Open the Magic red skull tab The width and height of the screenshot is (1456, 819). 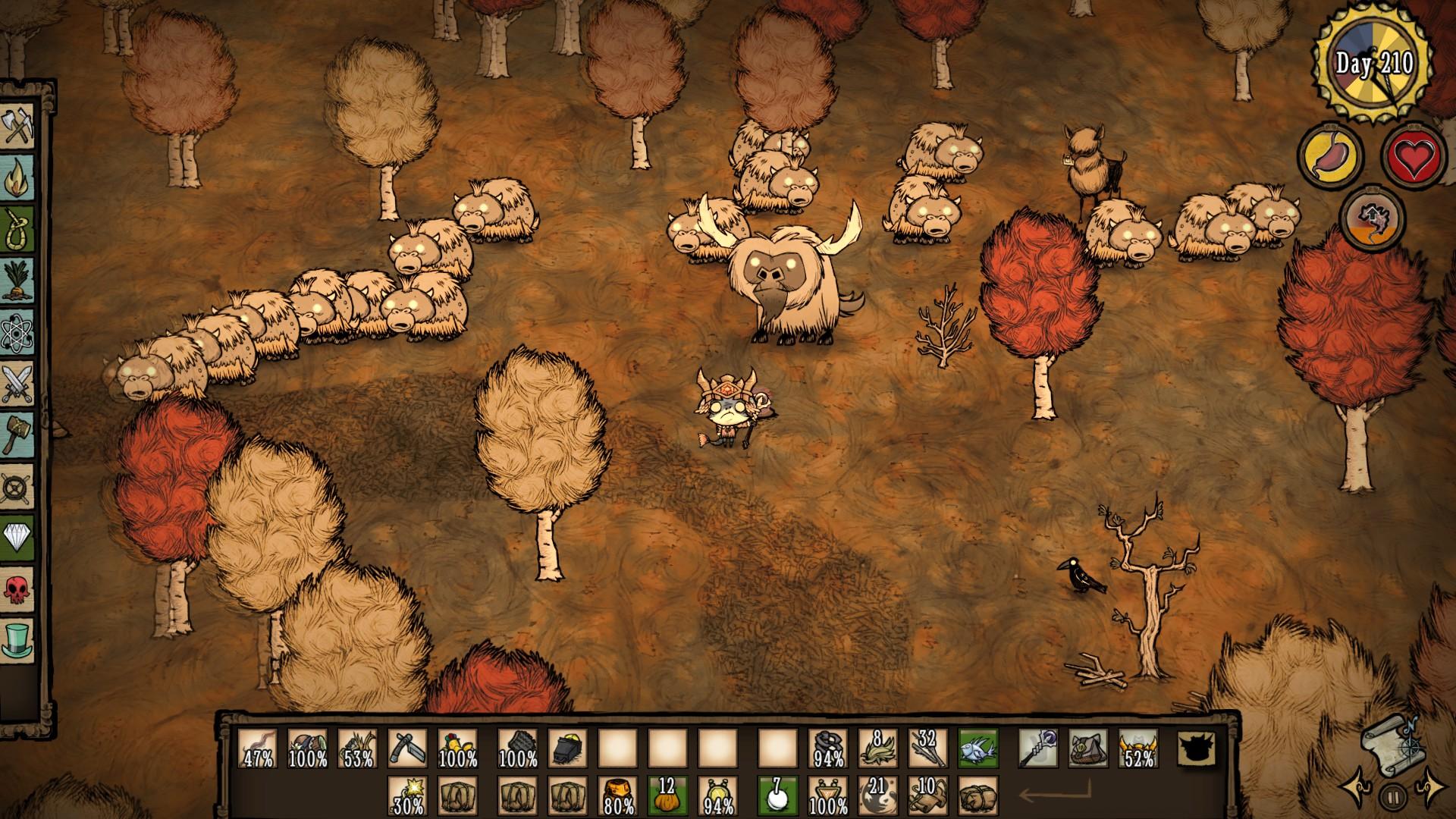(18, 589)
